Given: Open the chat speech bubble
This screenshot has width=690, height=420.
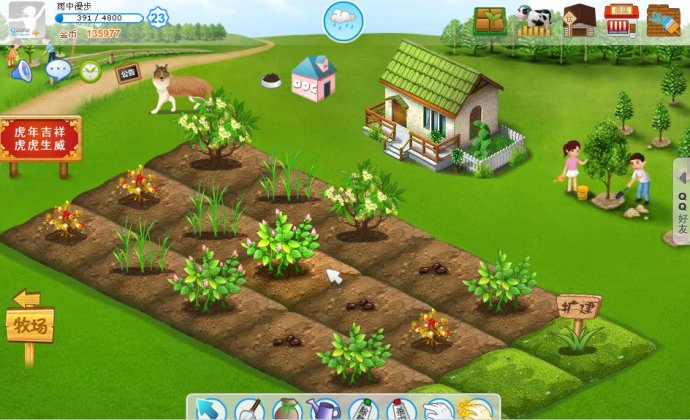Looking at the screenshot, I should tap(58, 70).
